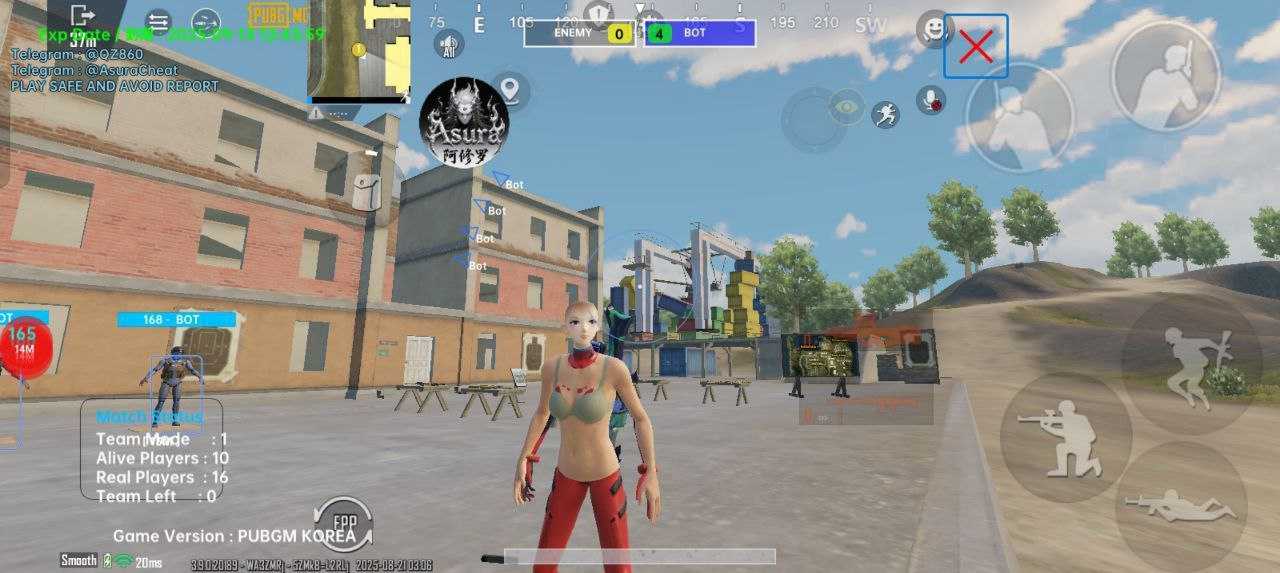
Task: Open the Asura overlay menu logo
Action: (463, 123)
